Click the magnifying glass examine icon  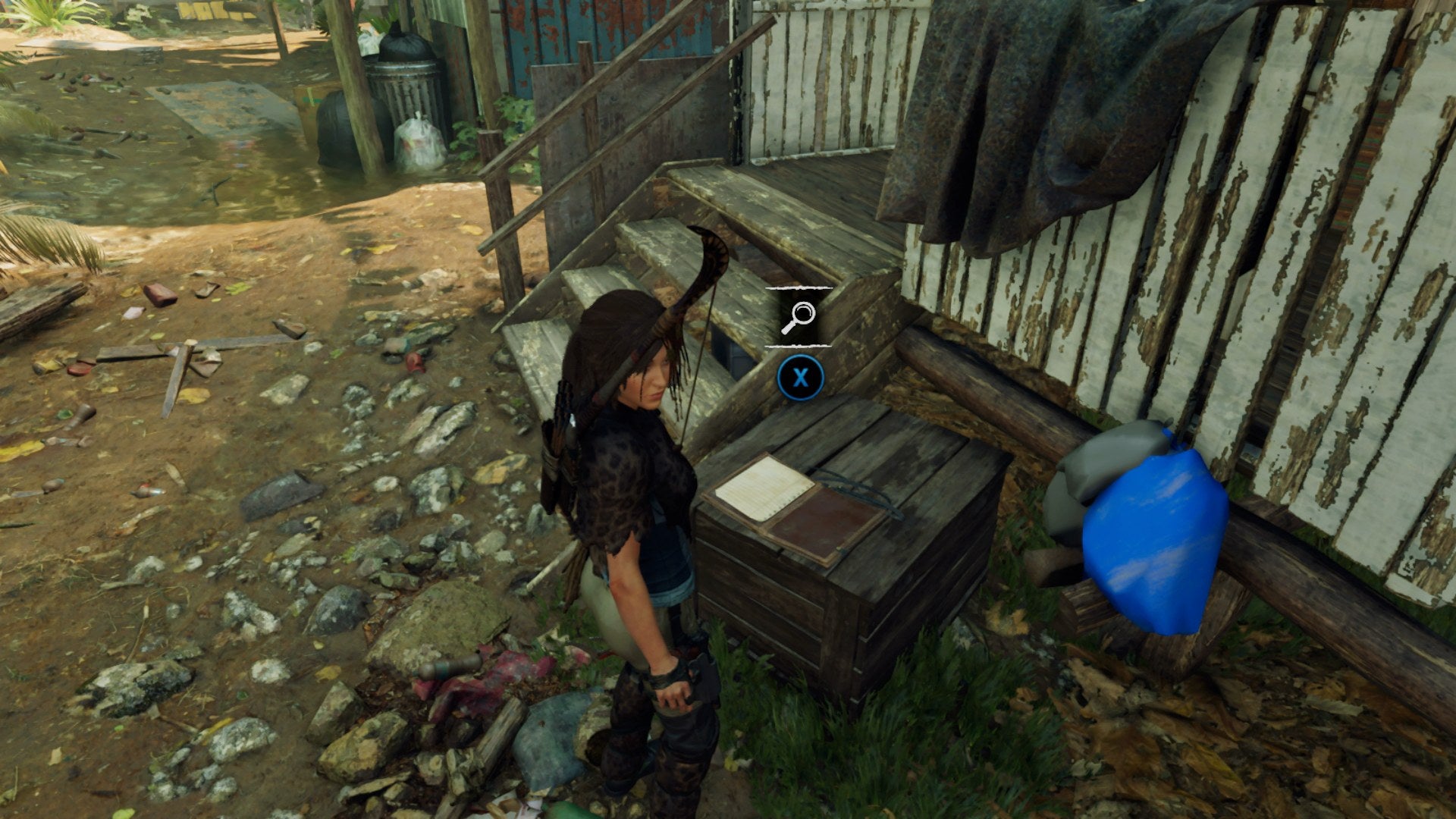pyautogui.click(x=800, y=314)
